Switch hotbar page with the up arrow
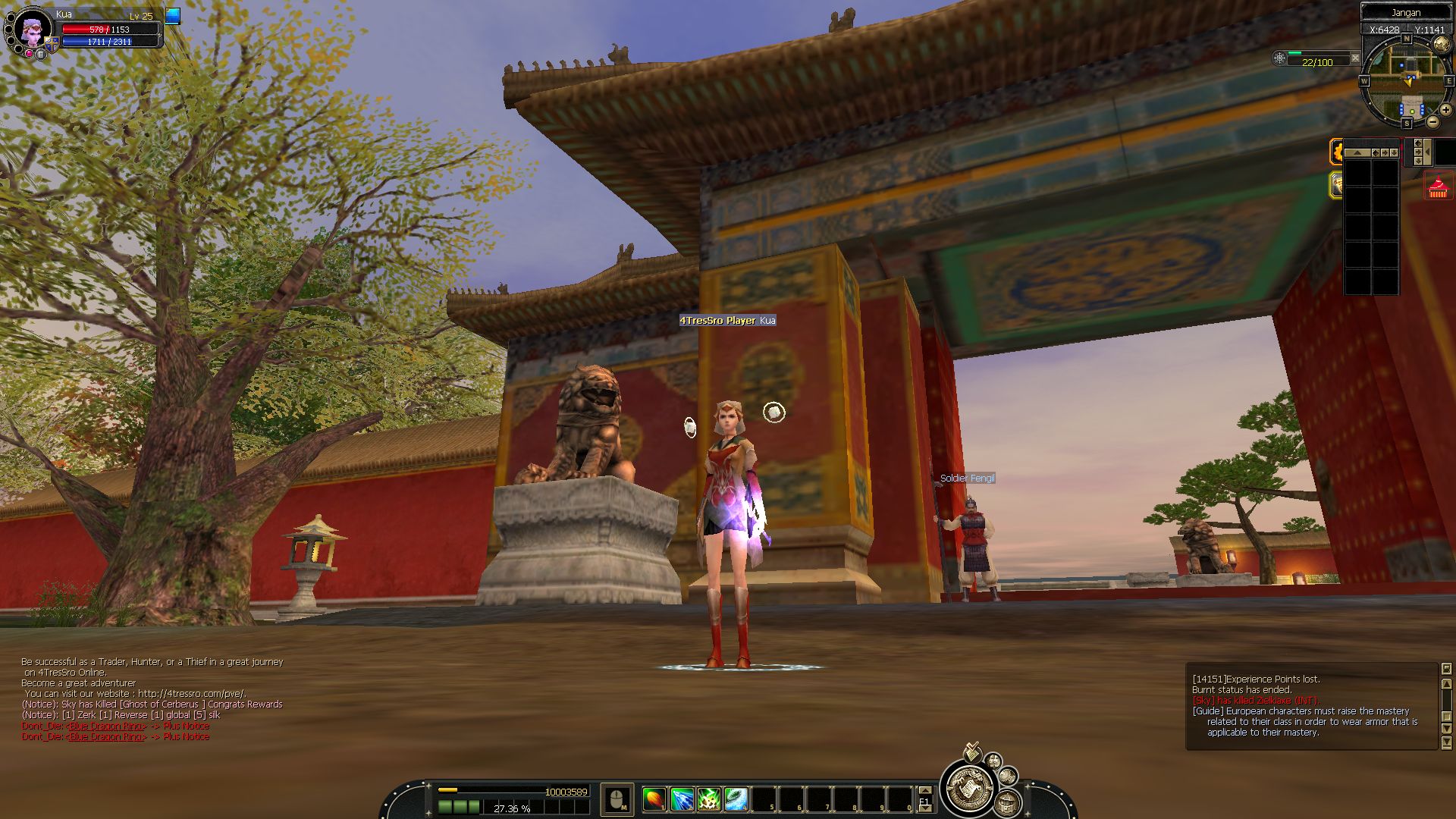Image resolution: width=1456 pixels, height=819 pixels. tap(924, 790)
